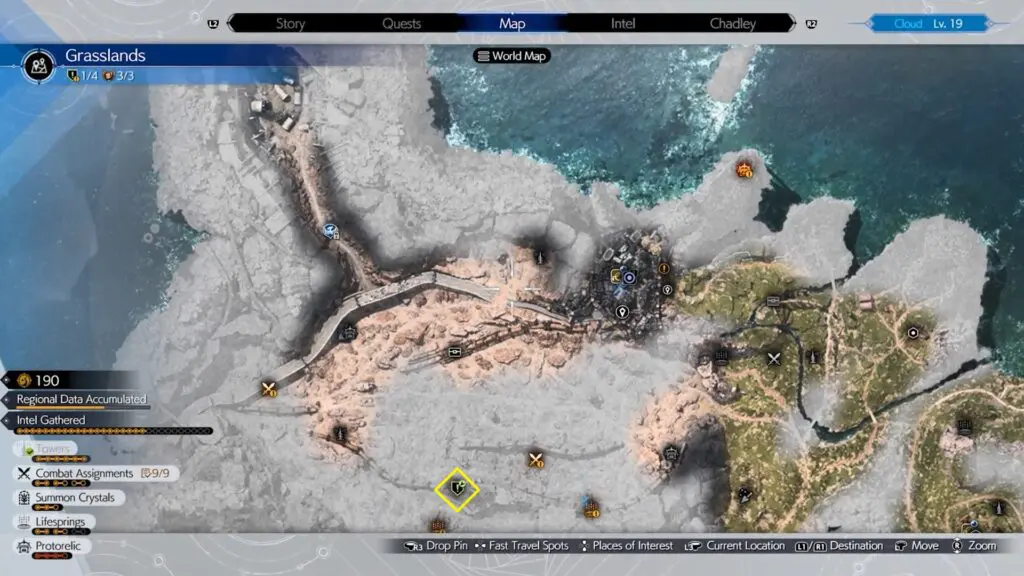Viewport: 1024px width, 576px height.
Task: Switch to the Story tab
Action: click(289, 23)
